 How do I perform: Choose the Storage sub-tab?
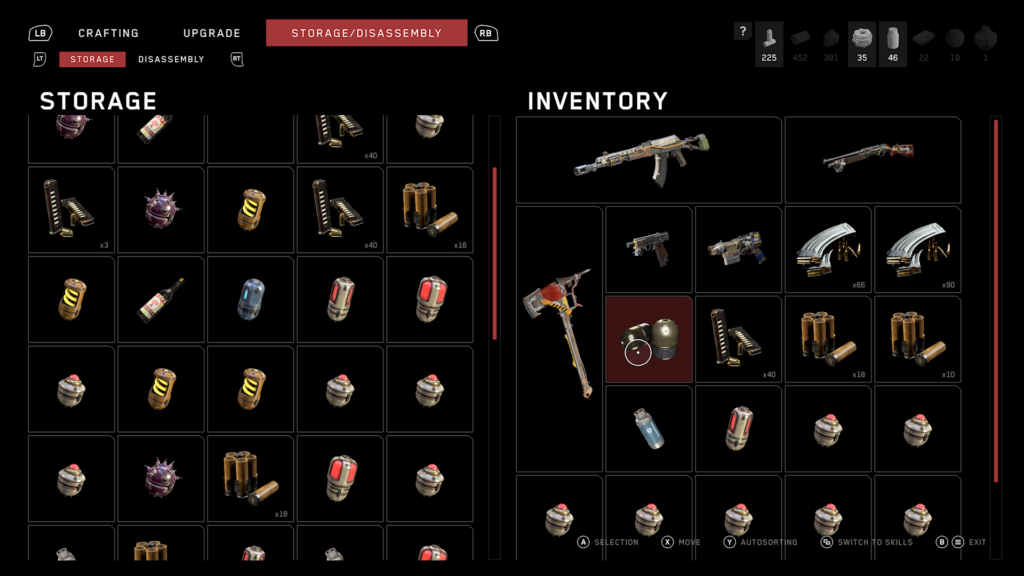[x=92, y=59]
